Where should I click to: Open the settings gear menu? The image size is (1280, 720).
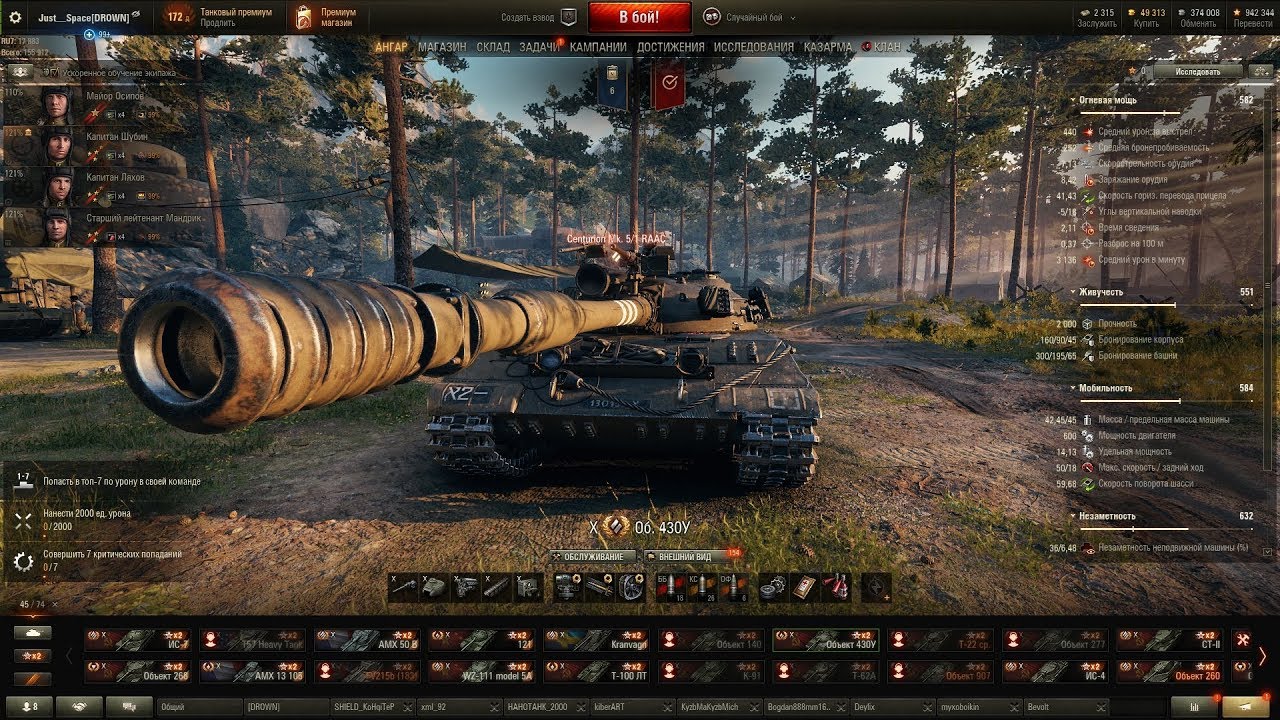(x=15, y=17)
